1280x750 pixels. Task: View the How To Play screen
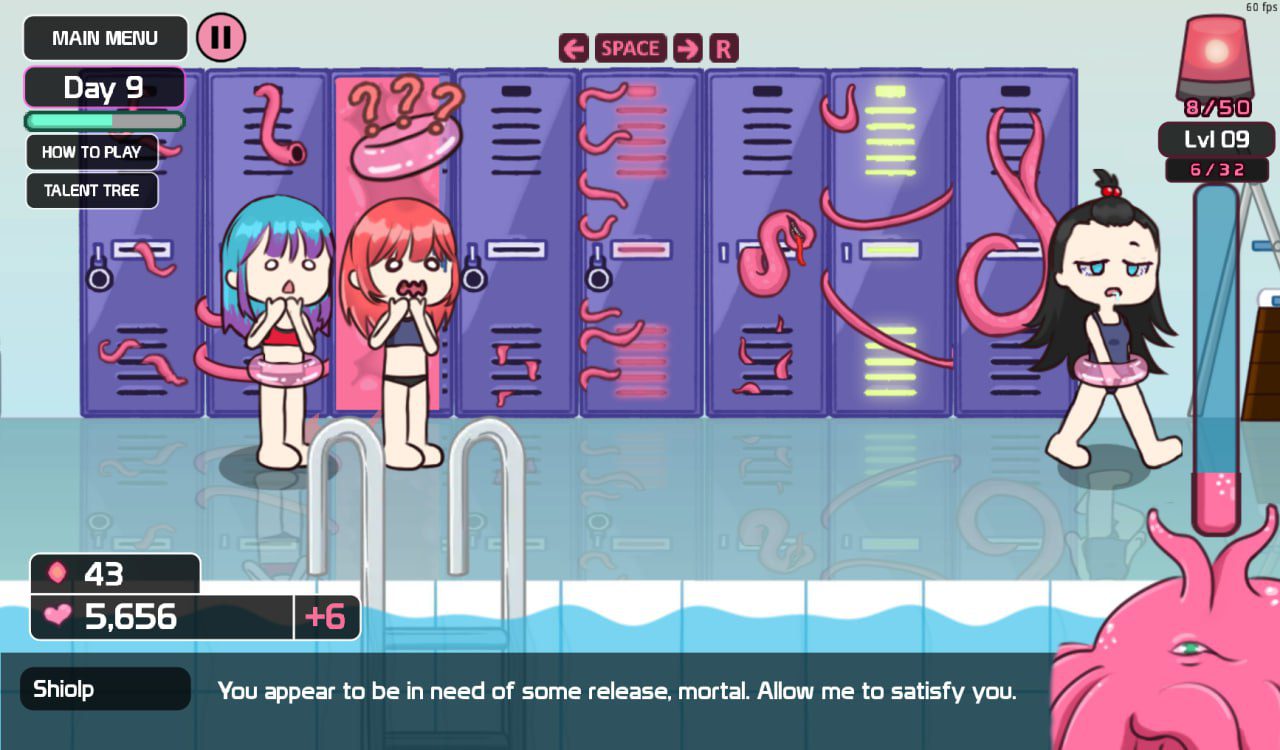pyautogui.click(x=91, y=152)
